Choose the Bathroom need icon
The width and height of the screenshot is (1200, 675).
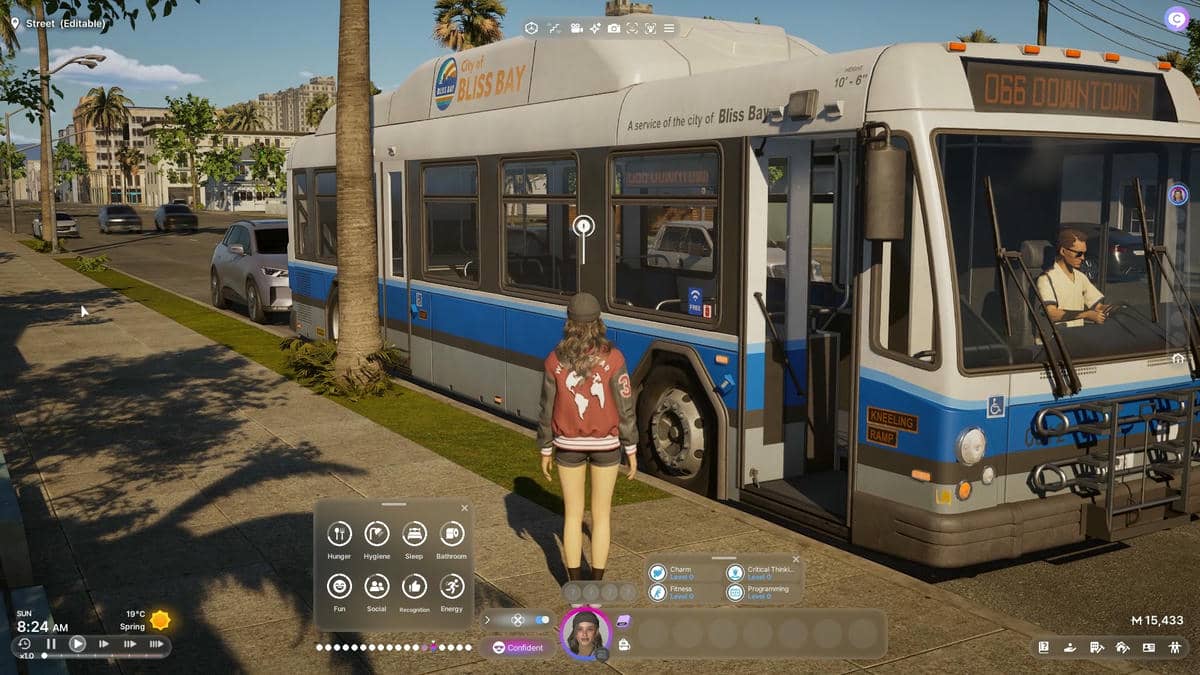point(451,534)
